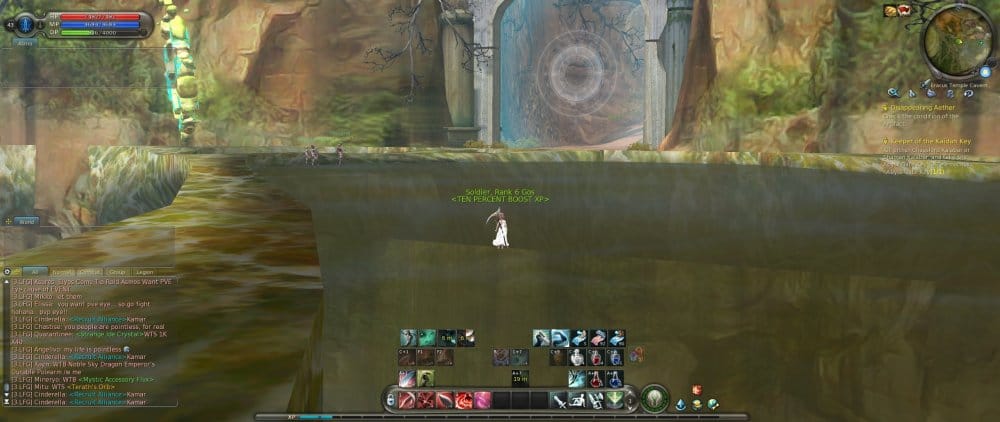Click the glowing blue orb on minimap rim
This screenshot has width=1000, height=422.
point(985,72)
